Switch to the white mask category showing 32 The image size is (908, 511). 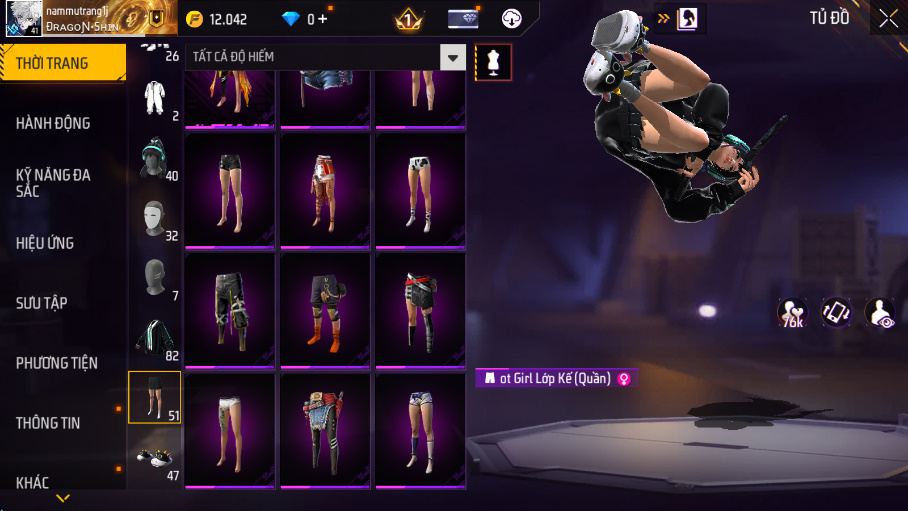click(x=154, y=218)
